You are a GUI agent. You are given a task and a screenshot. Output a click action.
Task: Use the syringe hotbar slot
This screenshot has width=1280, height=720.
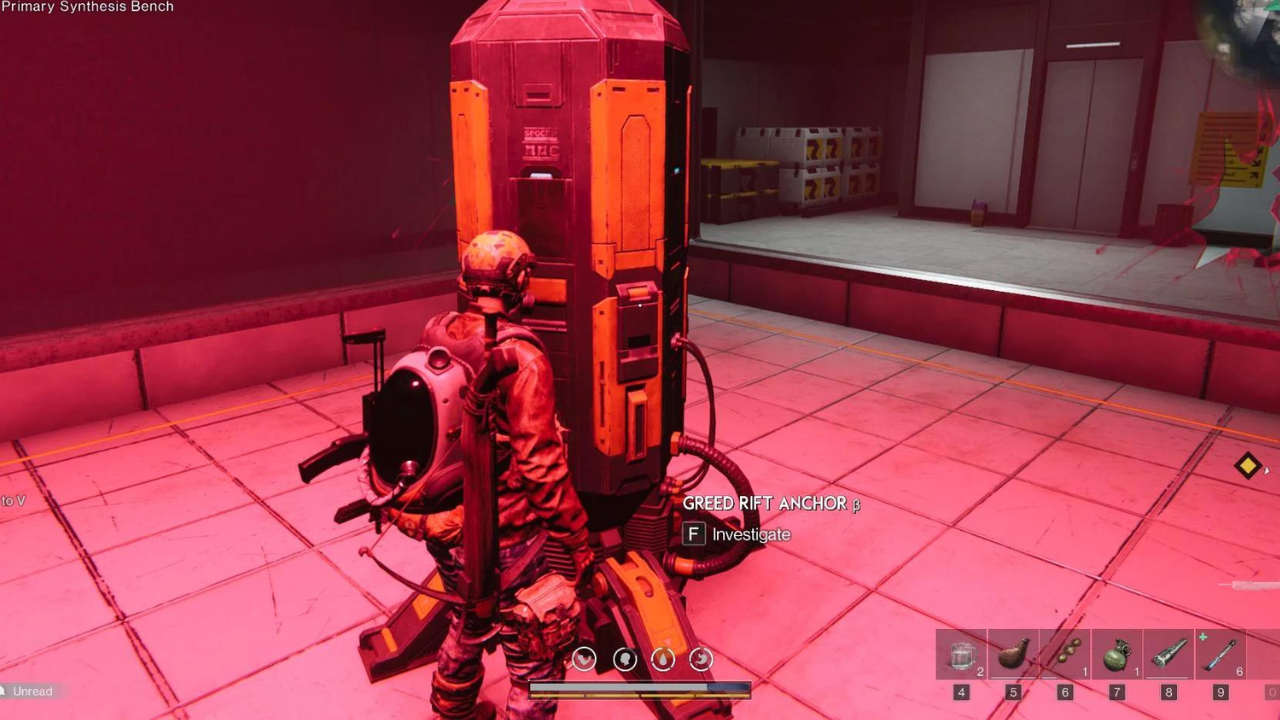(x=1220, y=655)
